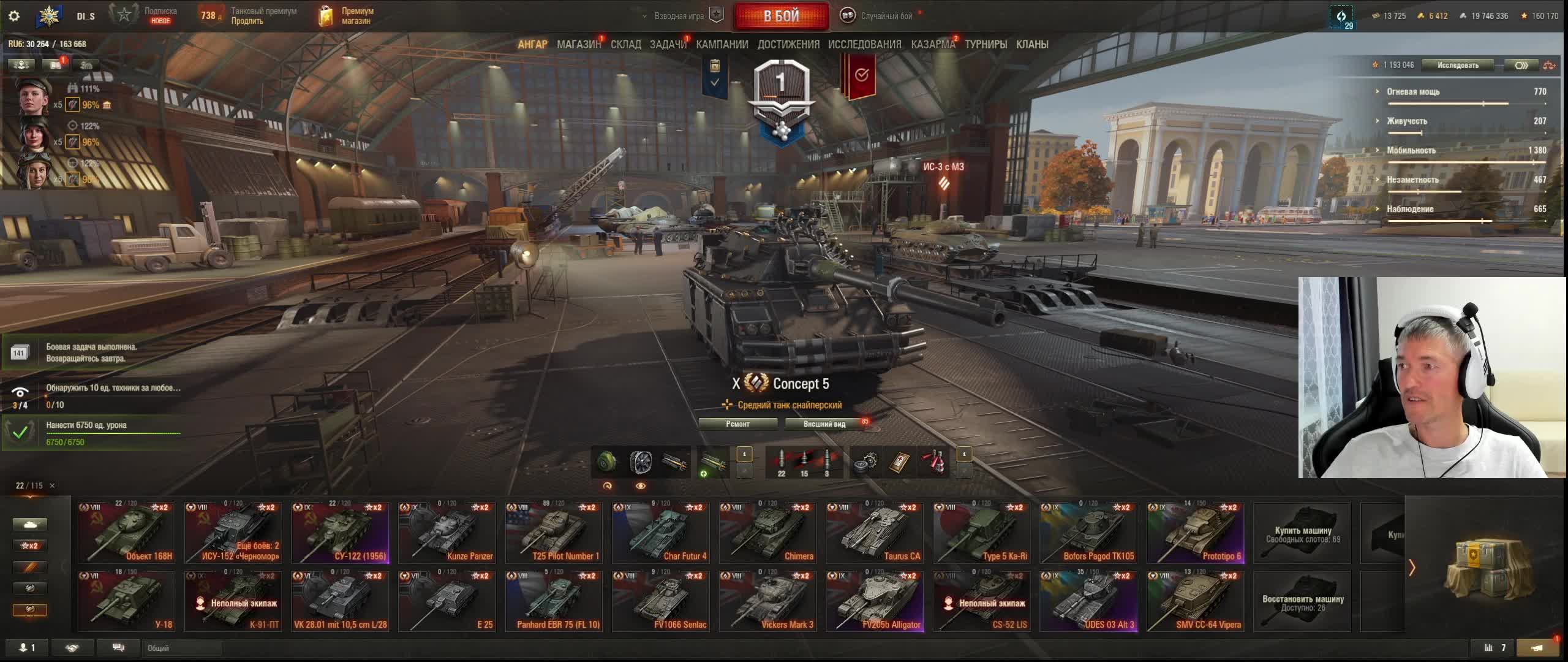Screen dimensions: 1568x662
Task: Select the Объект 168Н tank card
Action: click(127, 532)
